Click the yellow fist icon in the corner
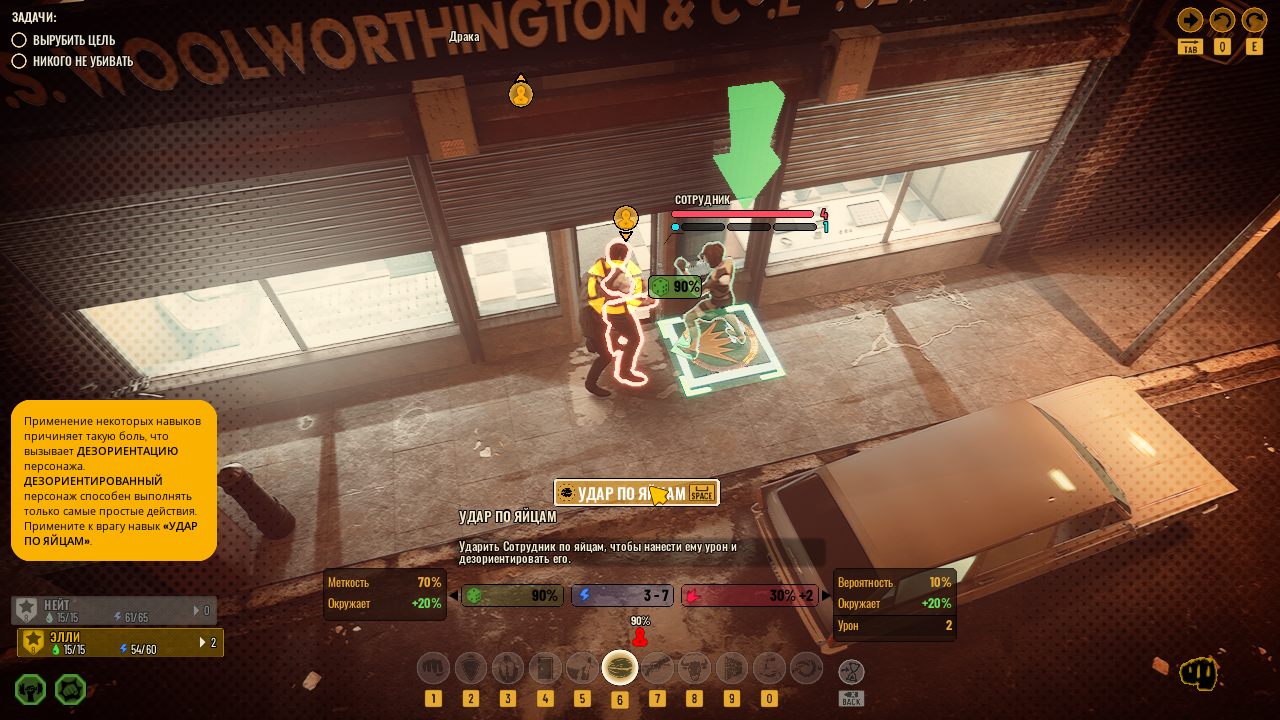Viewport: 1280px width, 720px height. [x=1198, y=673]
